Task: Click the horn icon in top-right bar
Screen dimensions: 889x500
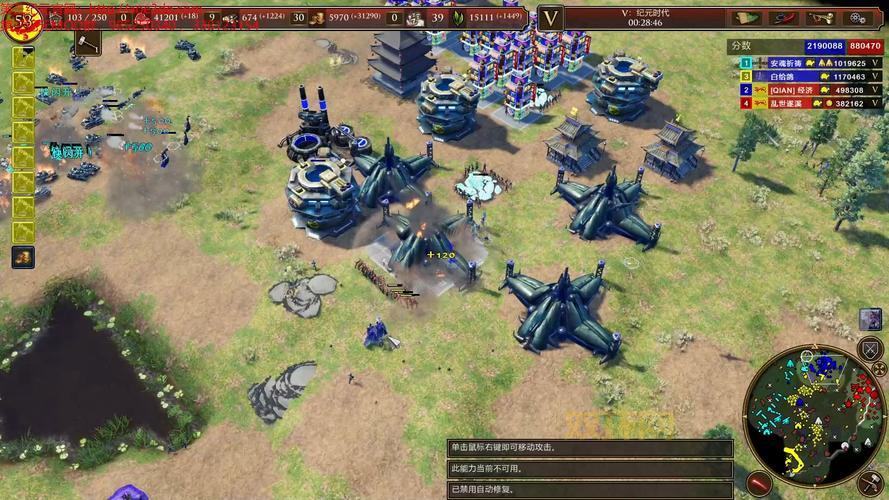Action: click(x=819, y=17)
